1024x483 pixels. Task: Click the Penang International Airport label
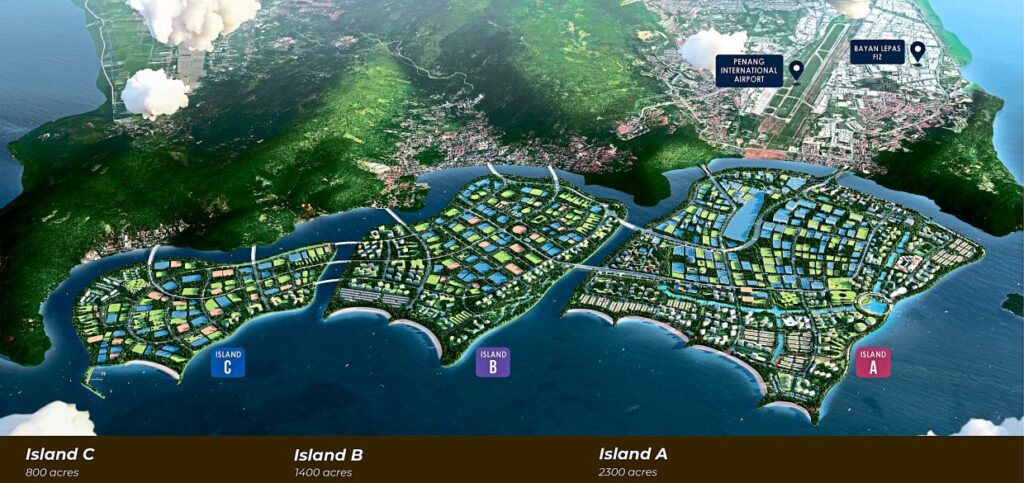[749, 70]
